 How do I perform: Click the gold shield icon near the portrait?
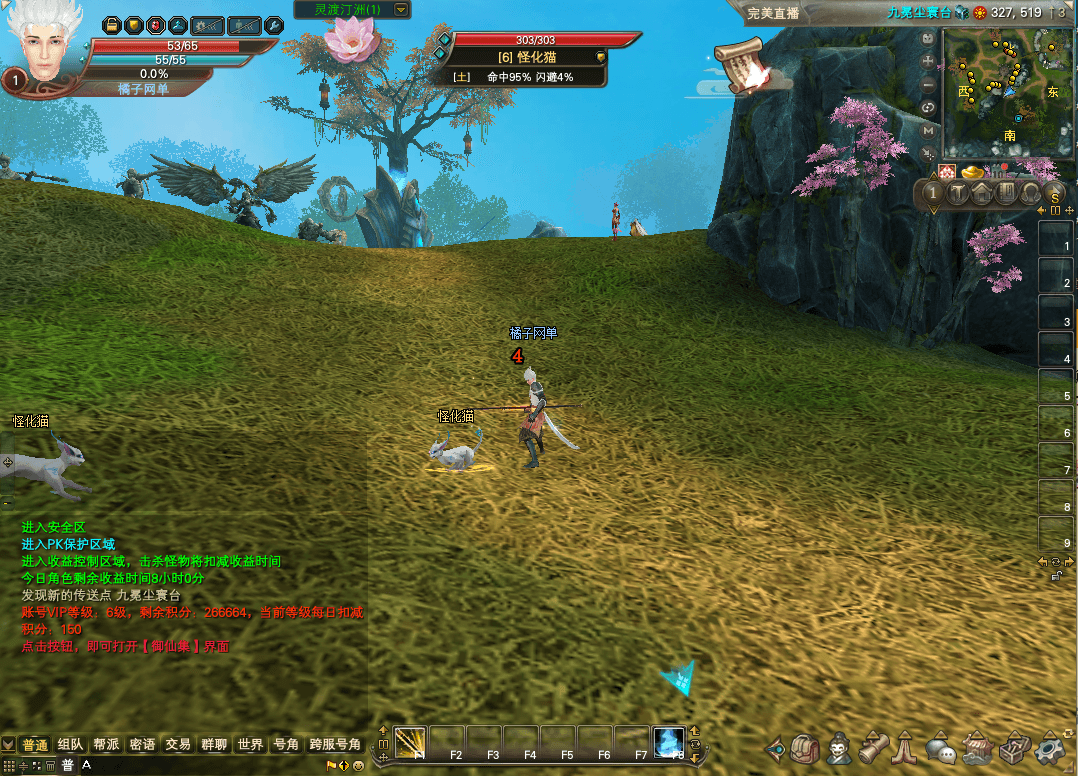pyautogui.click(x=133, y=25)
